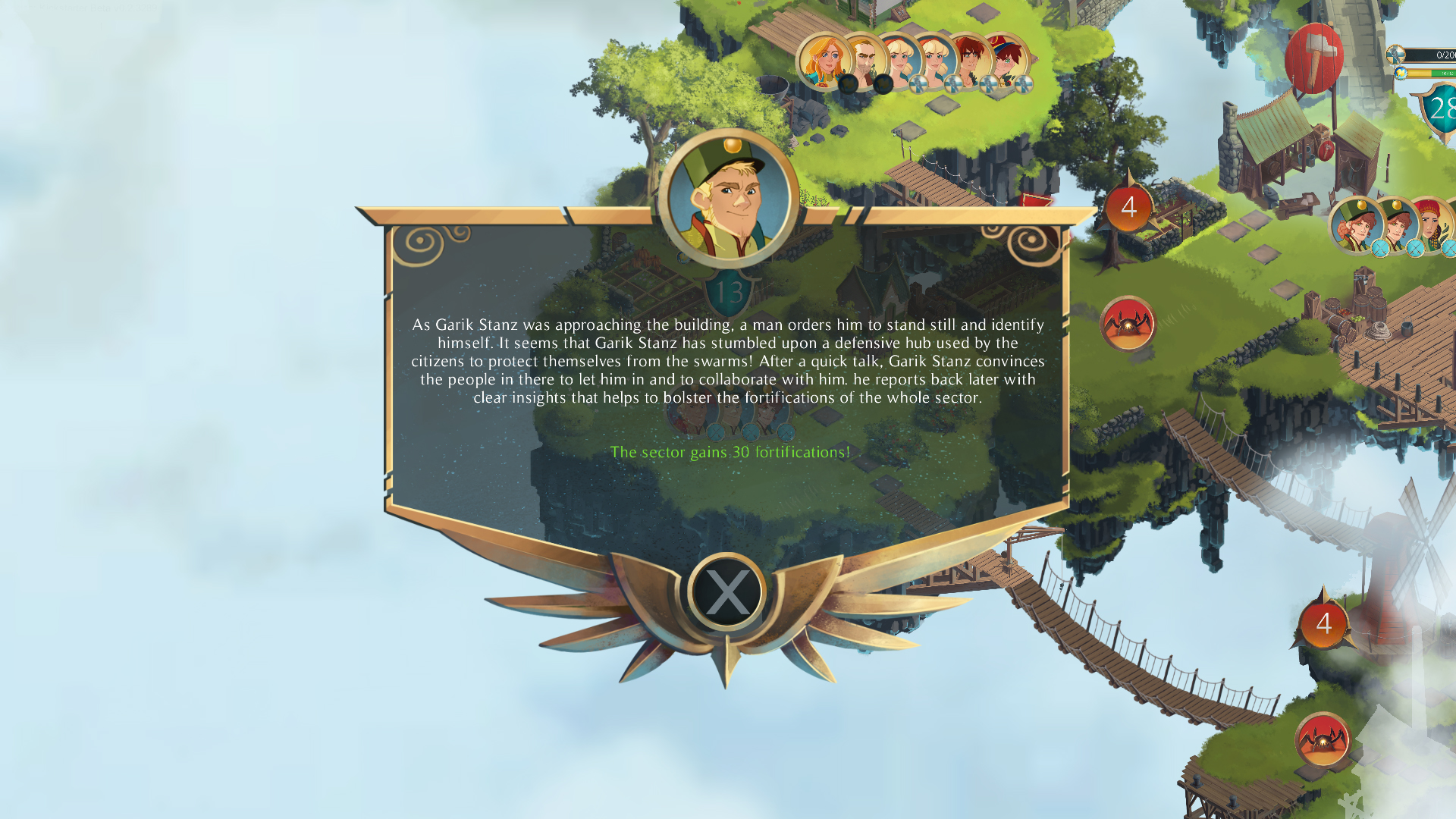This screenshot has height=819, width=1456.
Task: Pick the portrait wearing a red-and-blue hat
Action: coord(1008,60)
